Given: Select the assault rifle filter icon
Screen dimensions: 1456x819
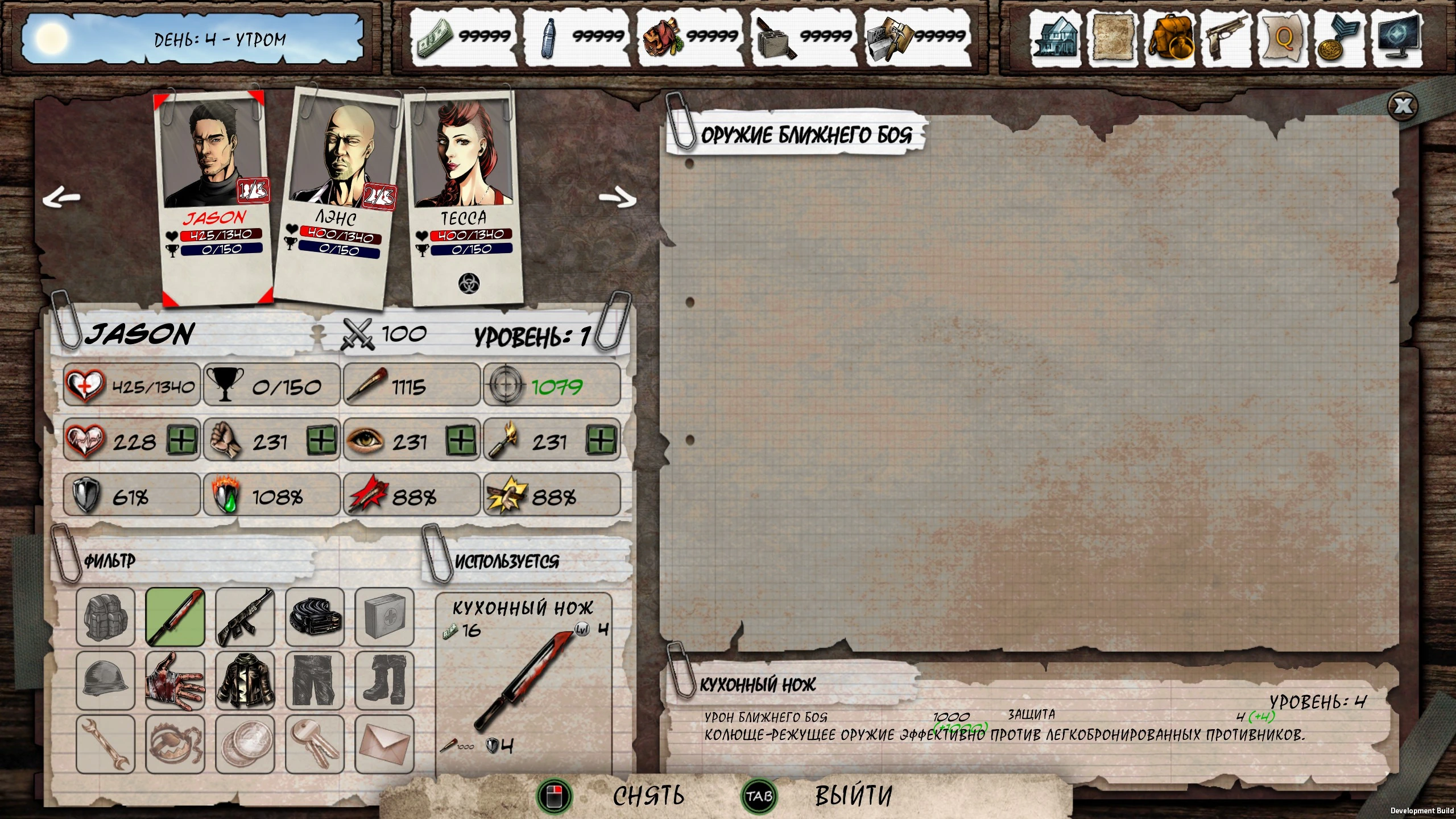Looking at the screenshot, I should (x=245, y=618).
